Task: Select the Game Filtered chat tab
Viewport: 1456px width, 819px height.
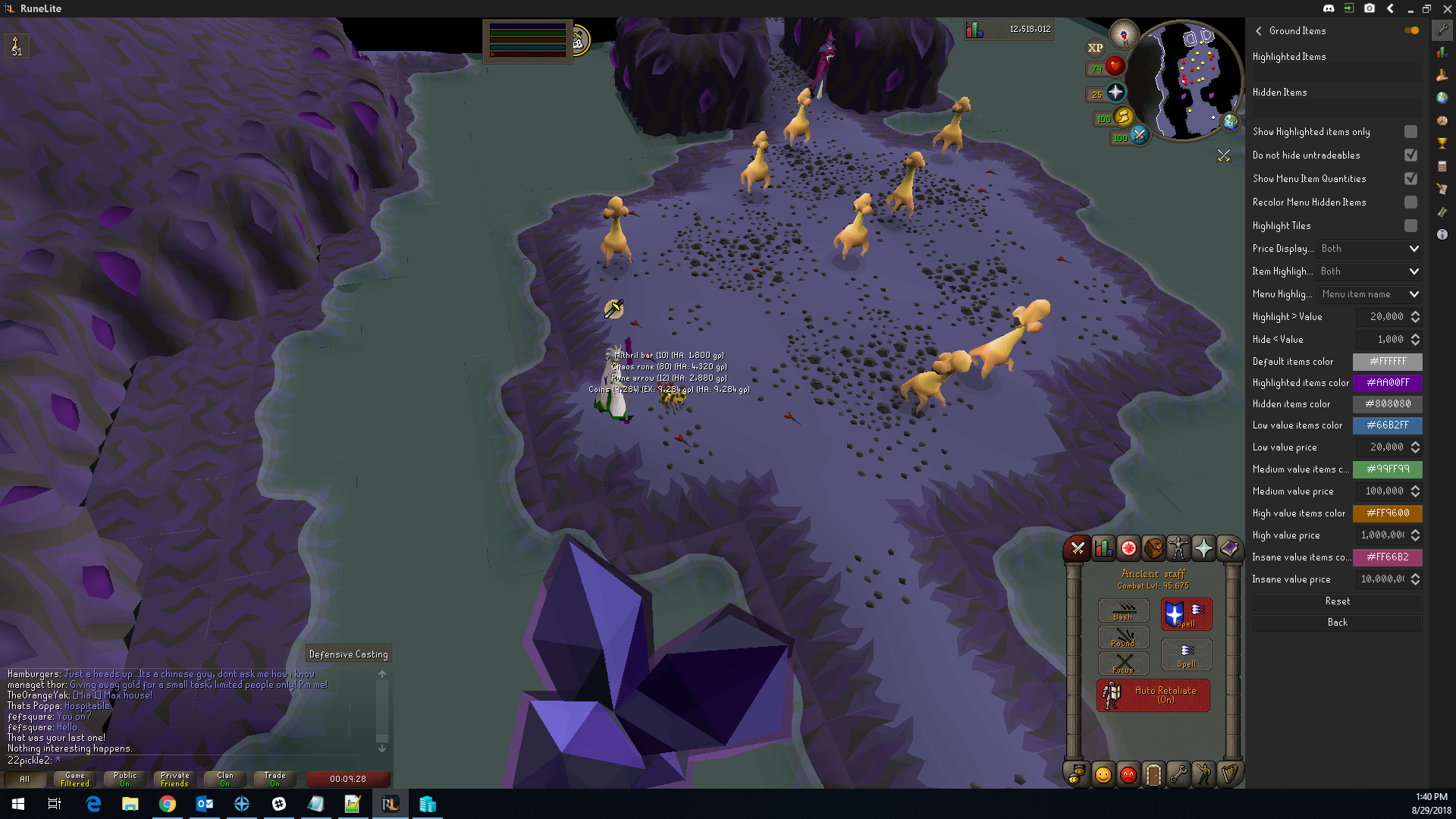Action: click(x=74, y=779)
